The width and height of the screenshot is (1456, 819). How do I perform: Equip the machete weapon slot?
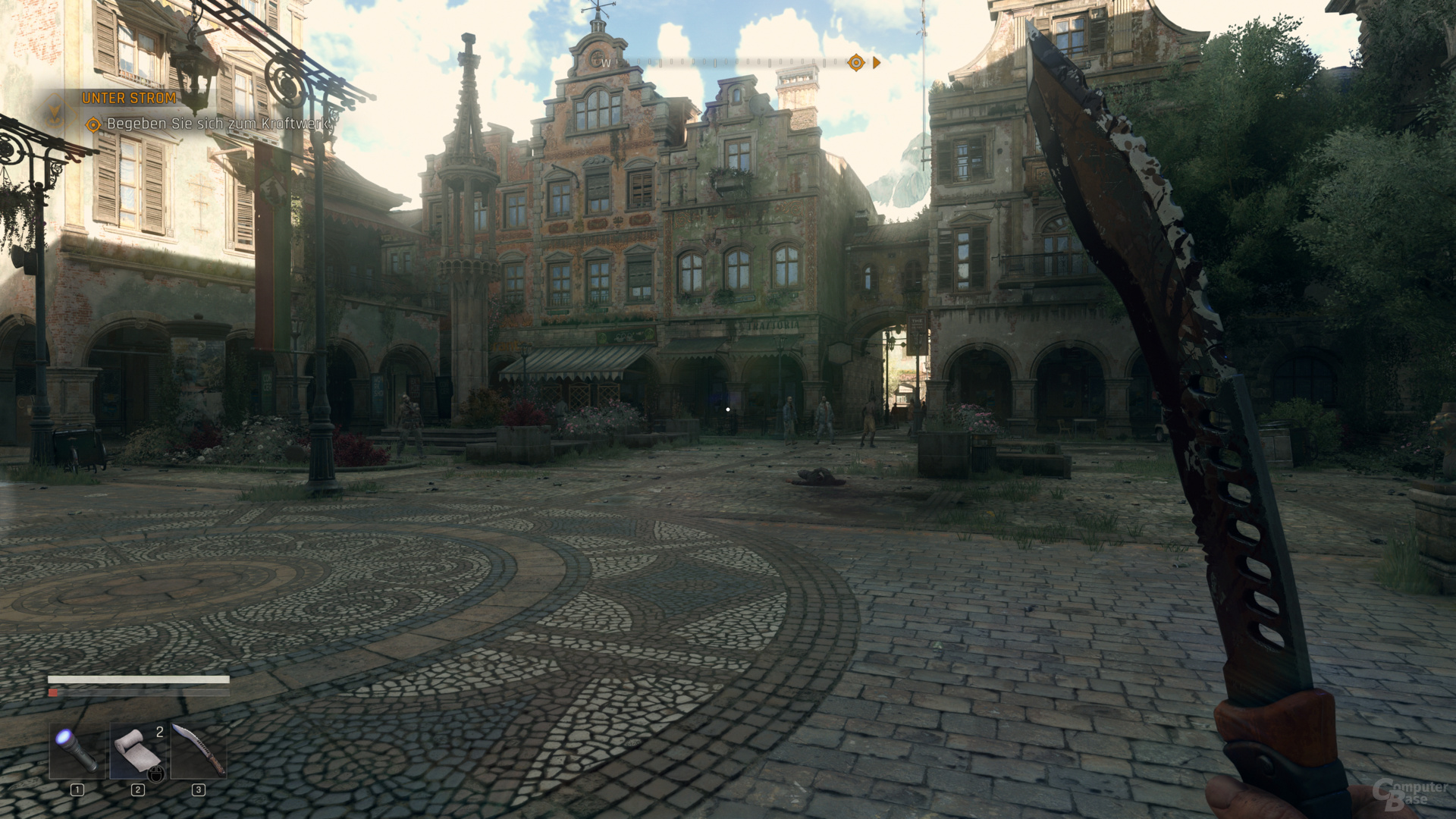click(199, 750)
